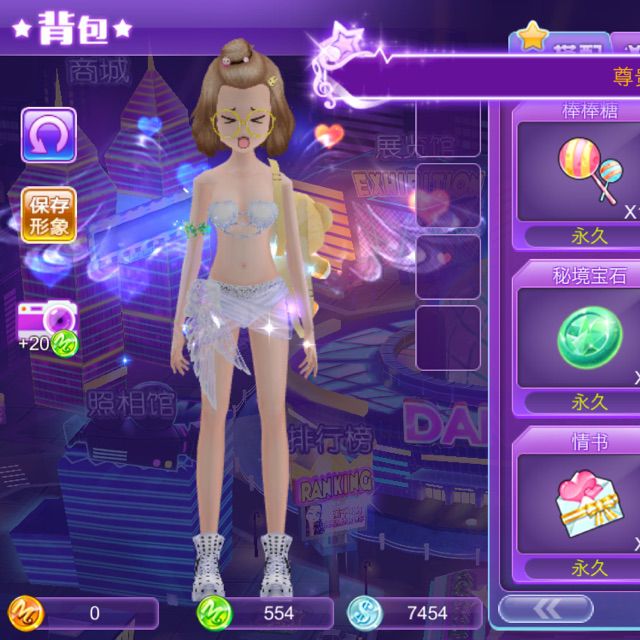The image size is (640, 640).
Task: Rotate the character with the purple arrow button
Action: tap(48, 135)
